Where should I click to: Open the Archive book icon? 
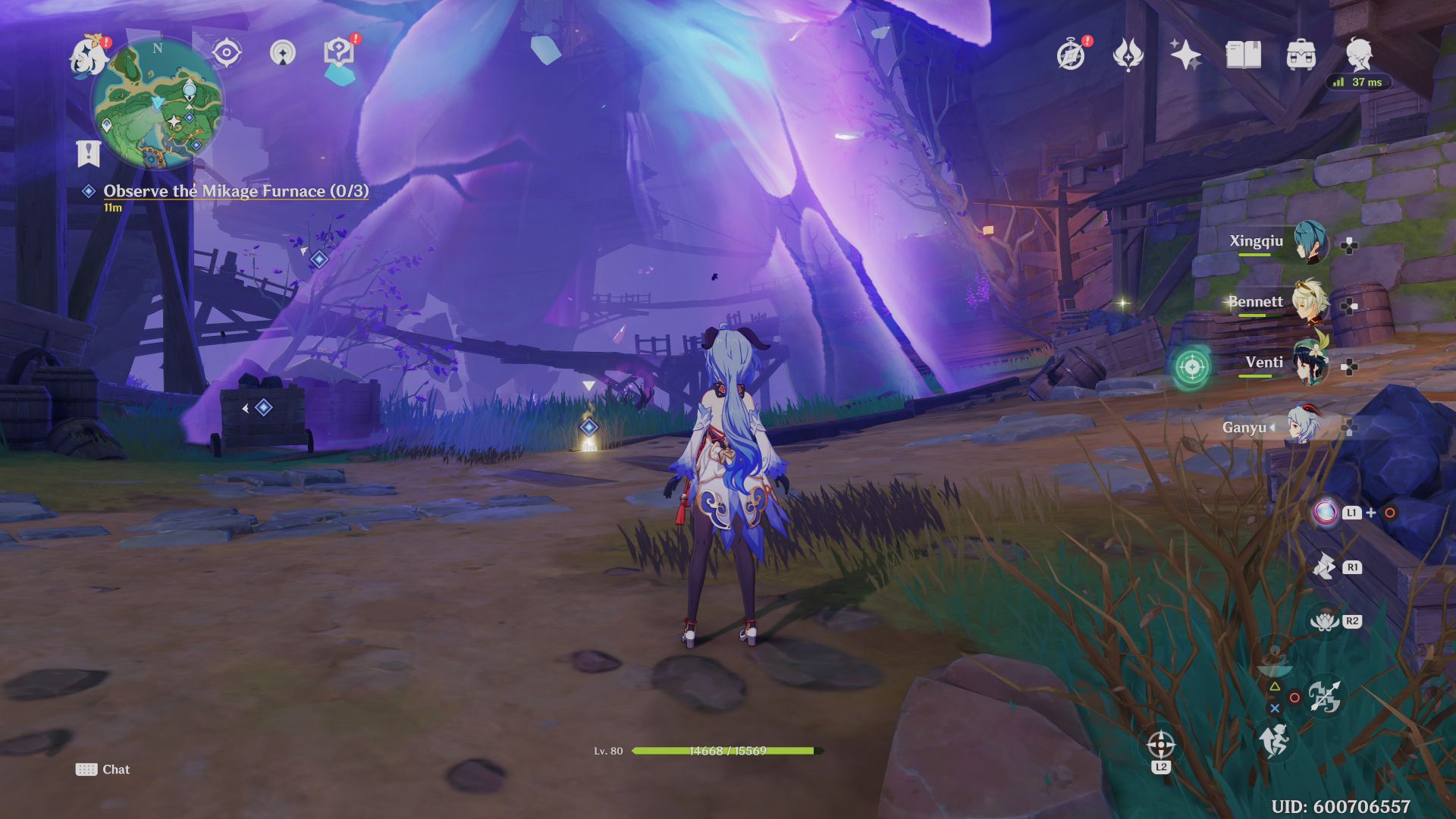tap(1244, 55)
